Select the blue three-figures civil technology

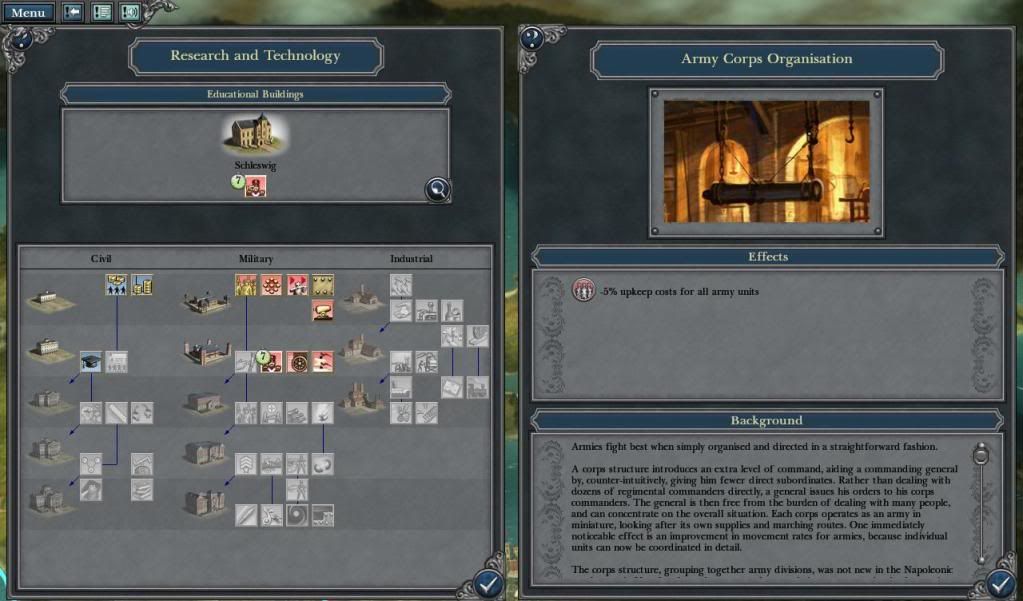tap(116, 285)
